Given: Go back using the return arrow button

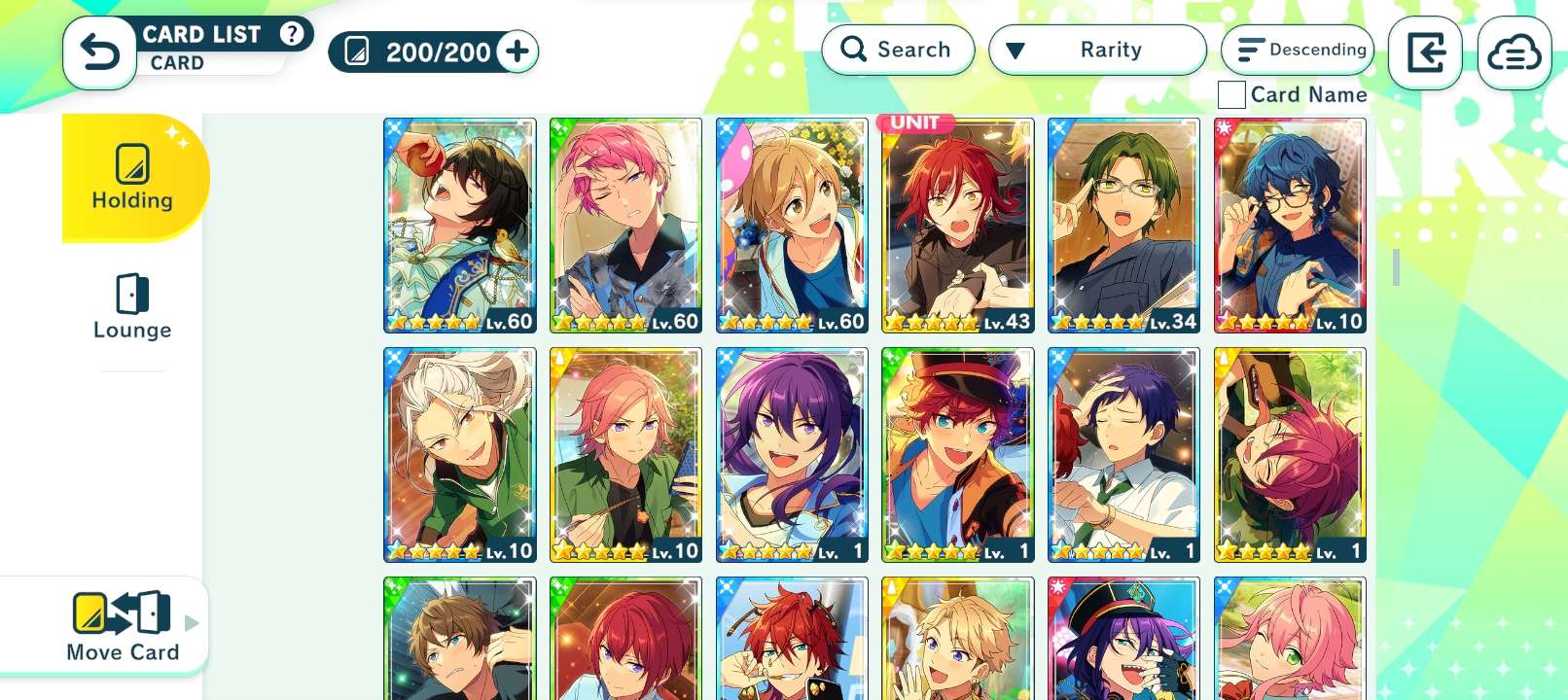Looking at the screenshot, I should tap(99, 52).
